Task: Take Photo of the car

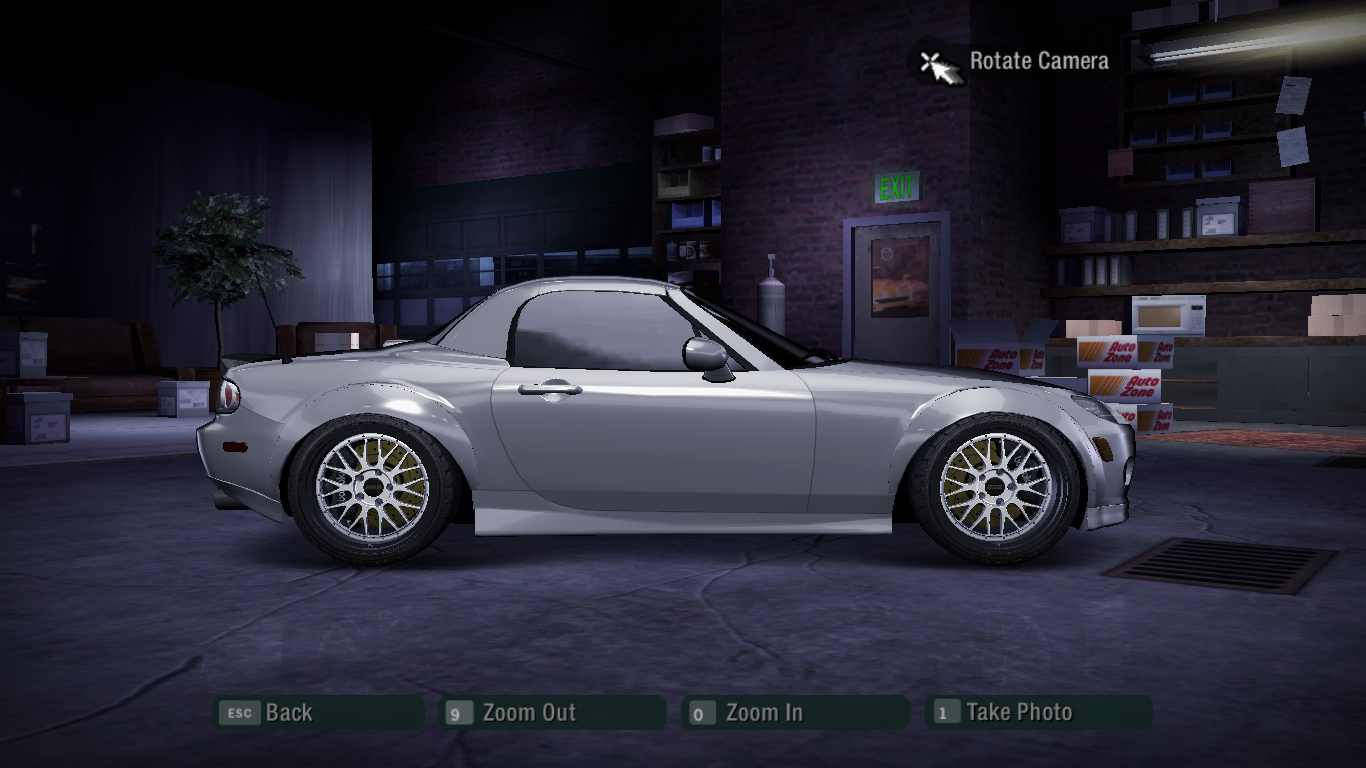Action: pos(1037,713)
